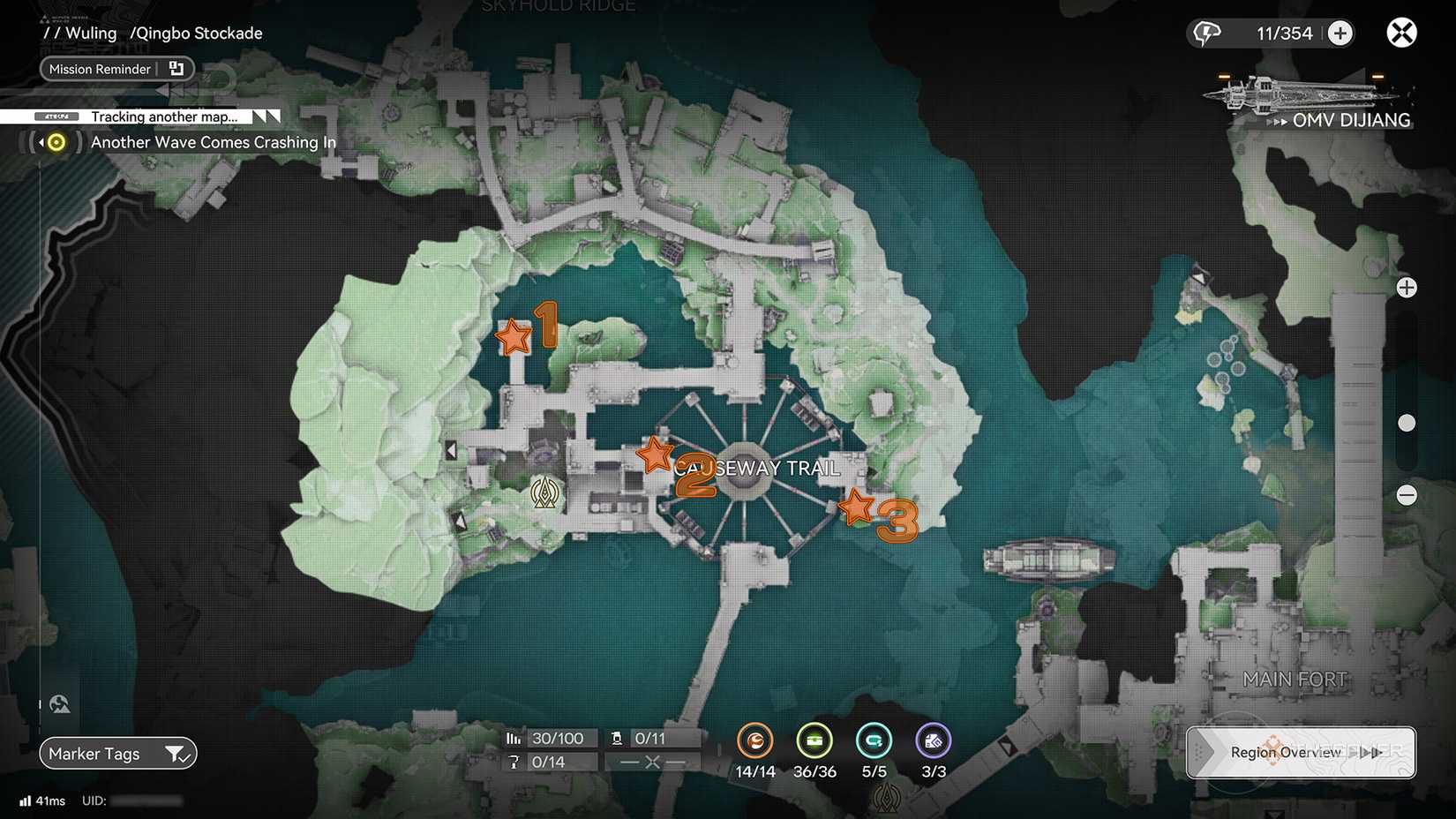Expand the Tracking another map chevrons
Image resolution: width=1456 pixels, height=819 pixels.
click(259, 116)
